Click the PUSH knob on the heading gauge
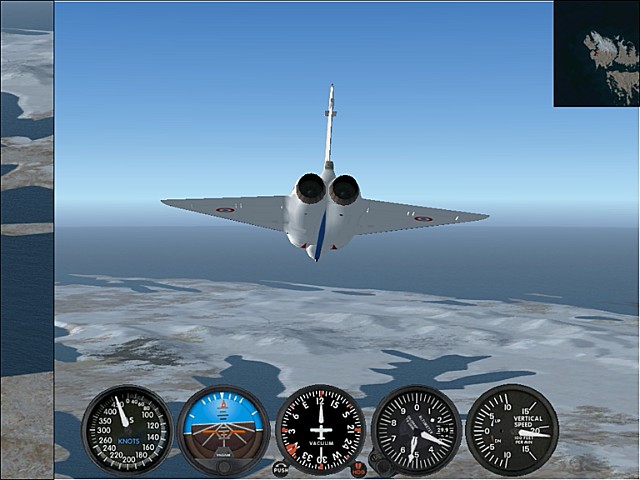The image size is (640, 480). (x=280, y=468)
